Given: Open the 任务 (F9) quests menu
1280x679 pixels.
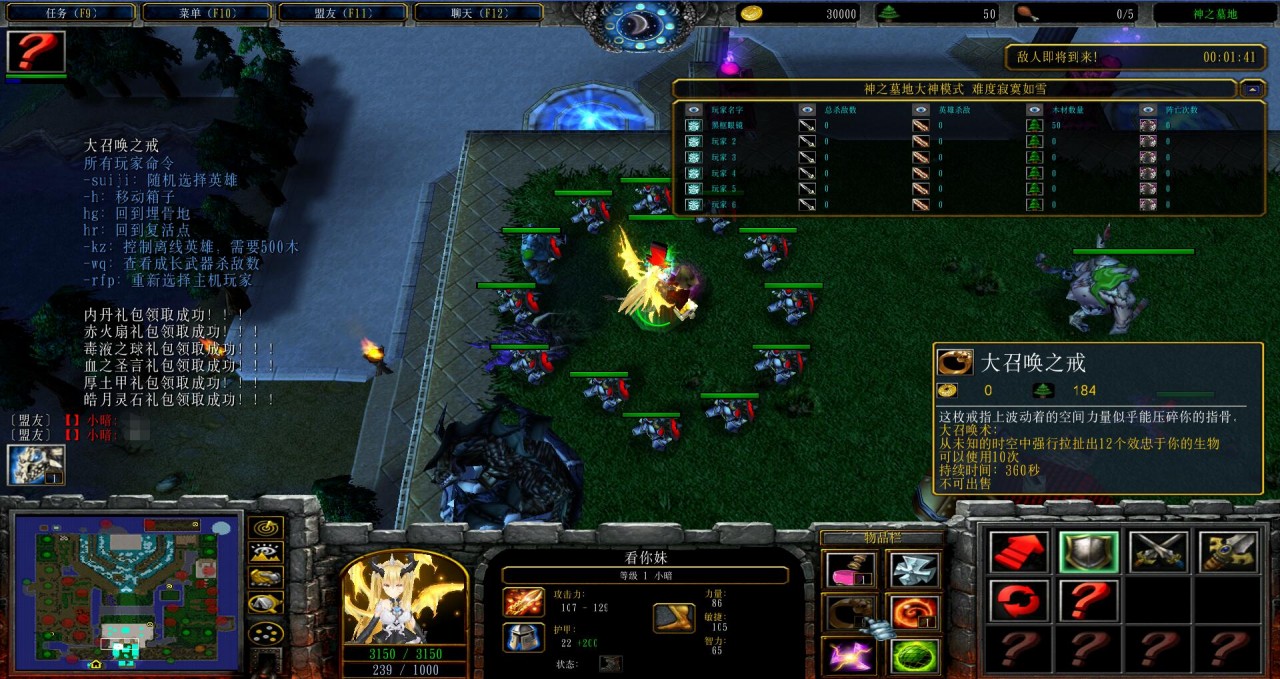Looking at the screenshot, I should pos(68,13).
